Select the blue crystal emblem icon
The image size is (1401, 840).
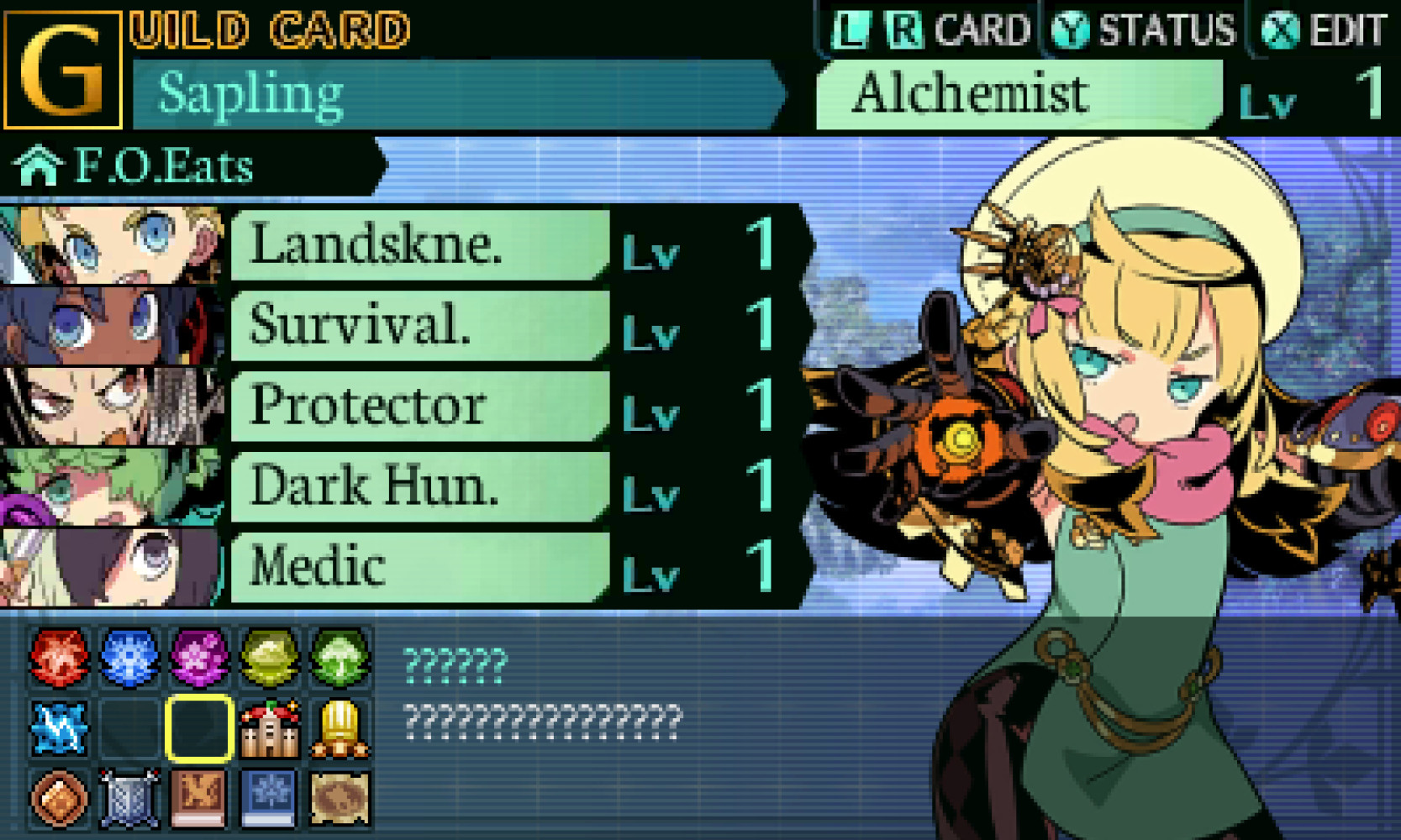point(128,657)
